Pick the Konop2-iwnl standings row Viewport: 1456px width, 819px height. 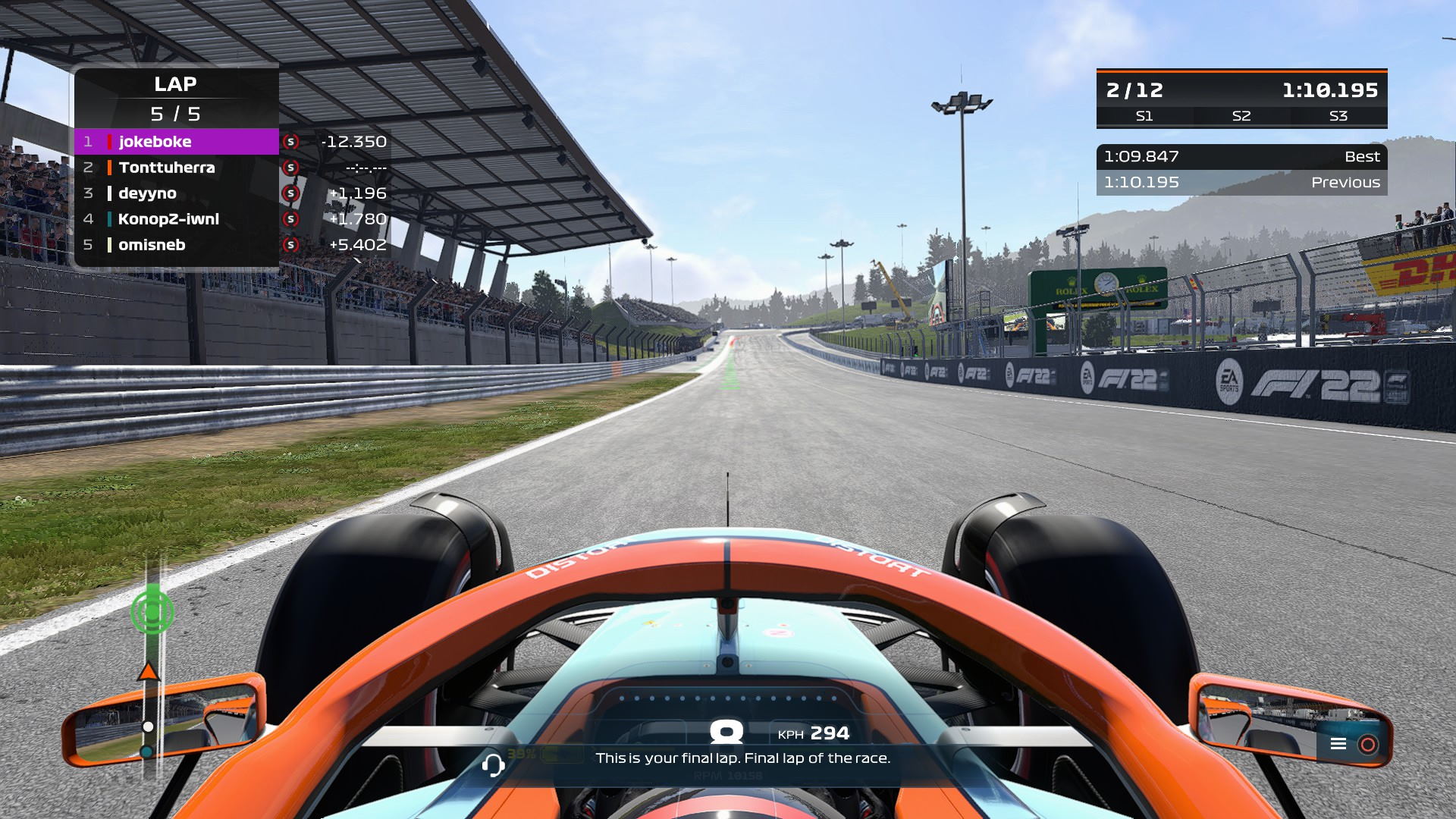[176, 219]
